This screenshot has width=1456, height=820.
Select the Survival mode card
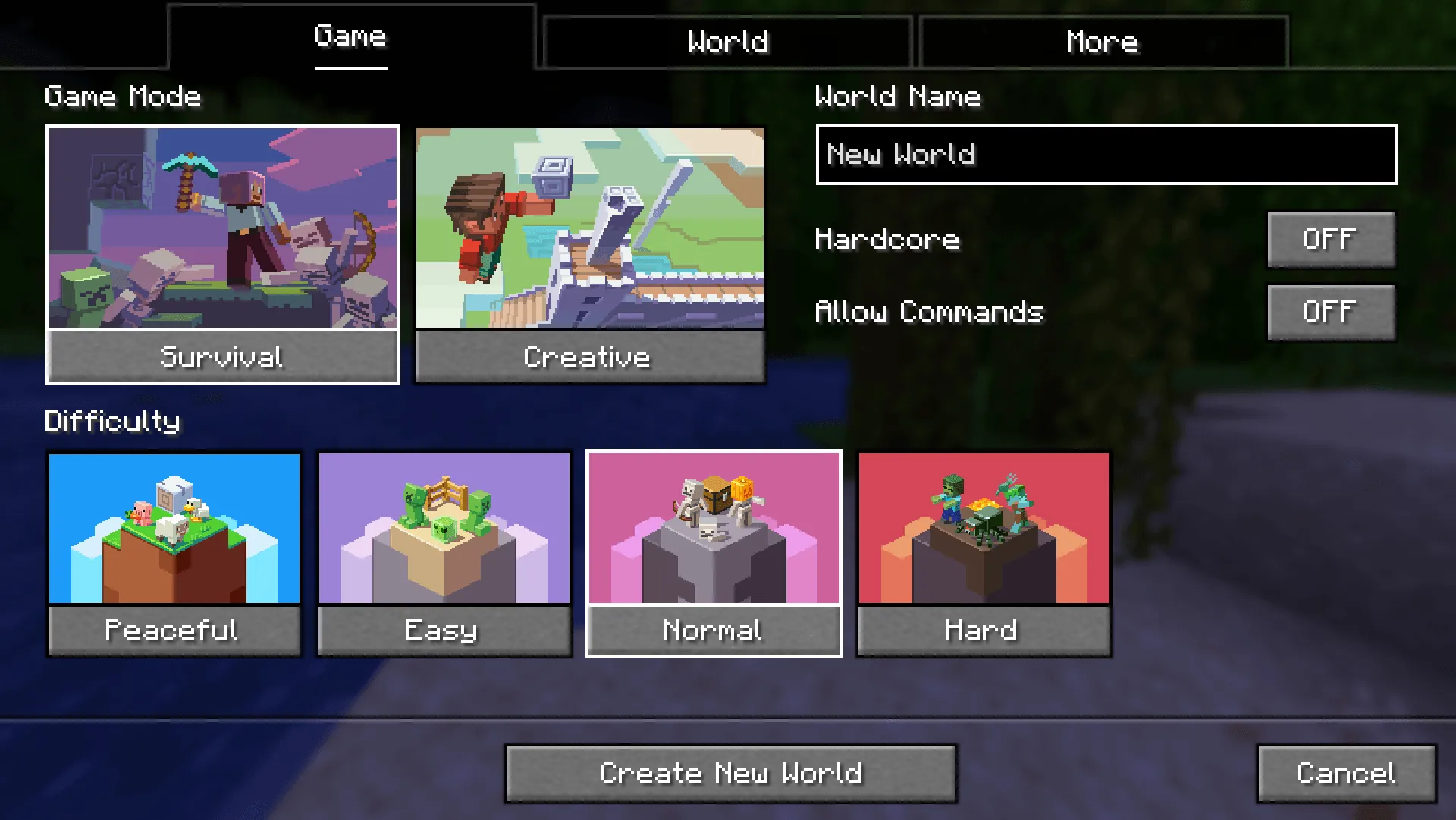[222, 254]
